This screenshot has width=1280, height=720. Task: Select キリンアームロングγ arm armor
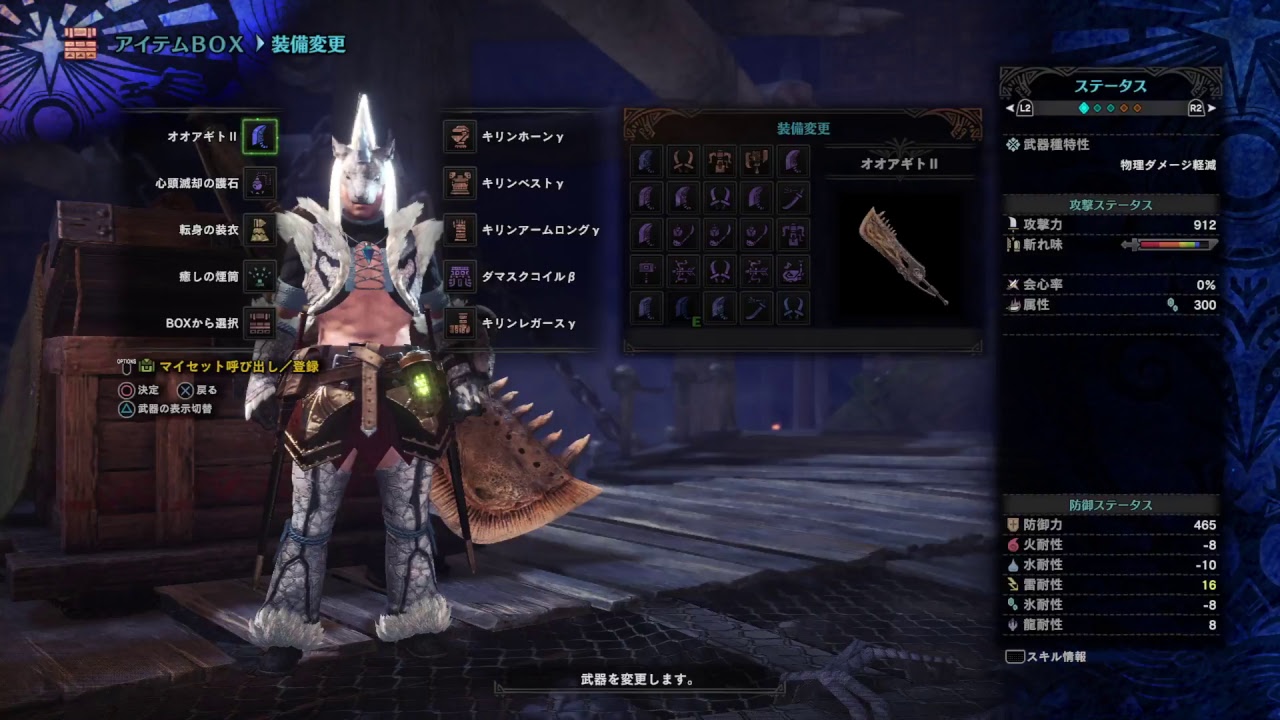(x=460, y=230)
